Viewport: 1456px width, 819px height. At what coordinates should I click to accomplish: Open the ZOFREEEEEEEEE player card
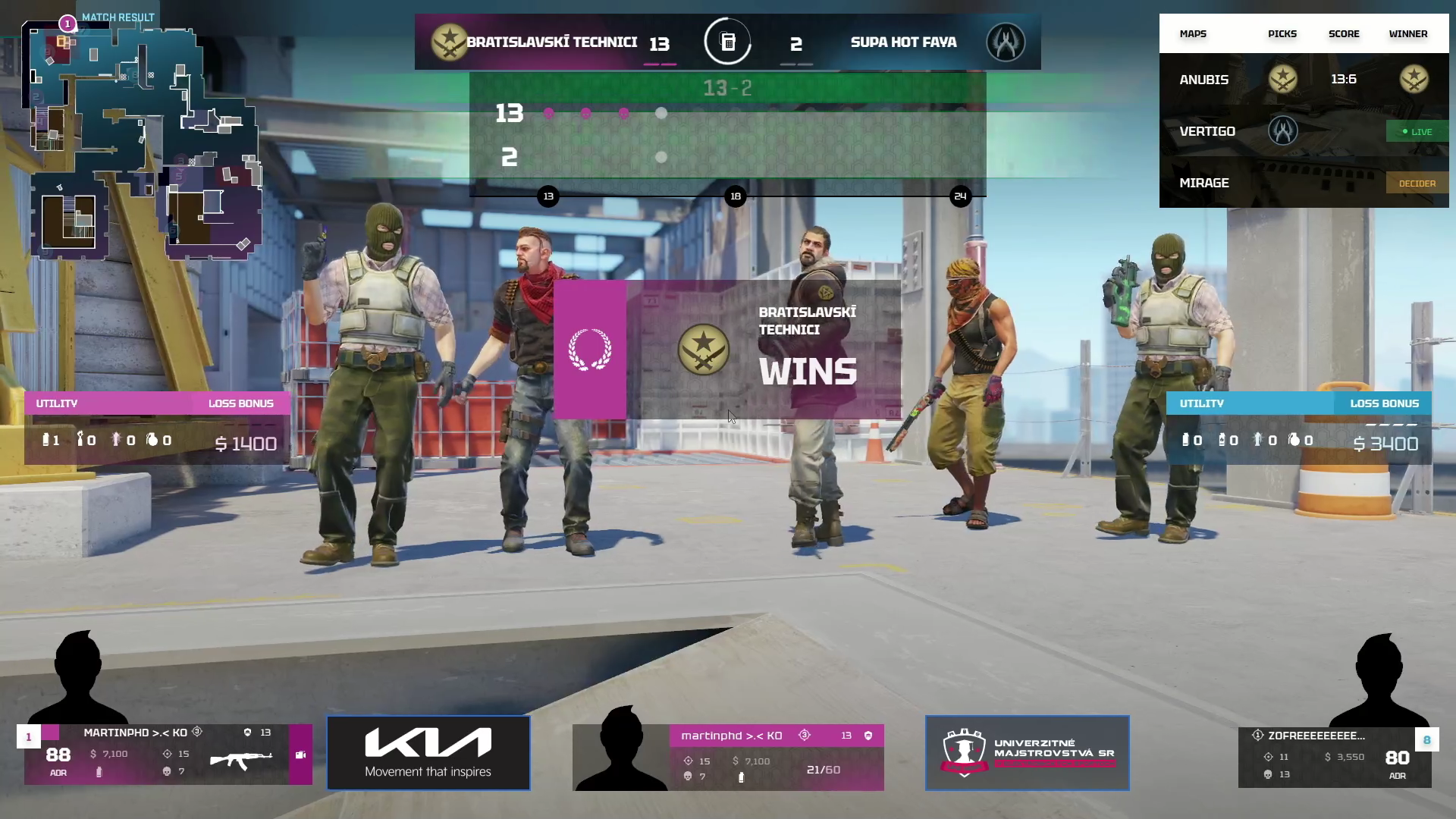coord(1335,757)
